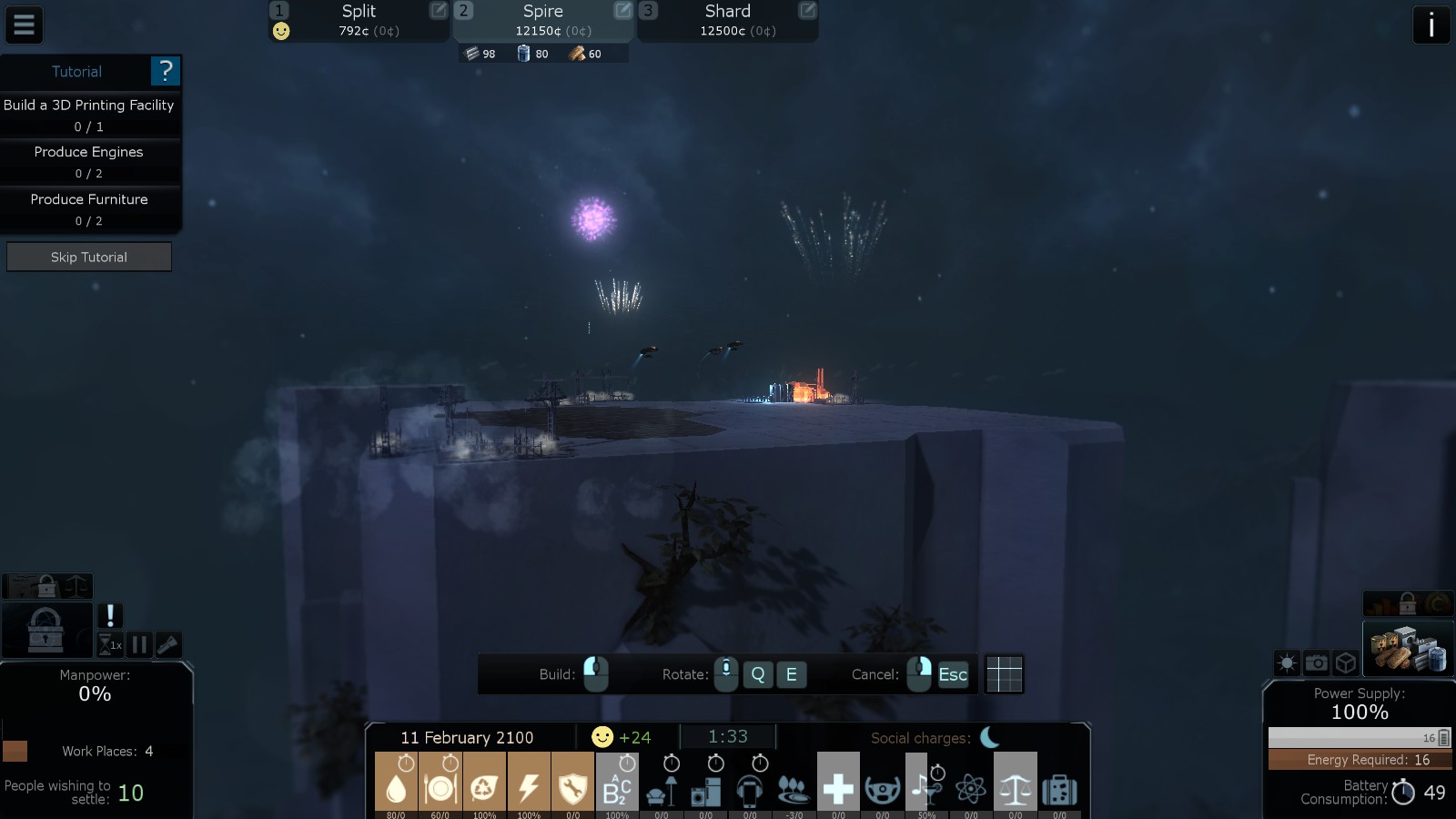Open the info panel button
The image size is (1456, 819).
pos(1431,25)
